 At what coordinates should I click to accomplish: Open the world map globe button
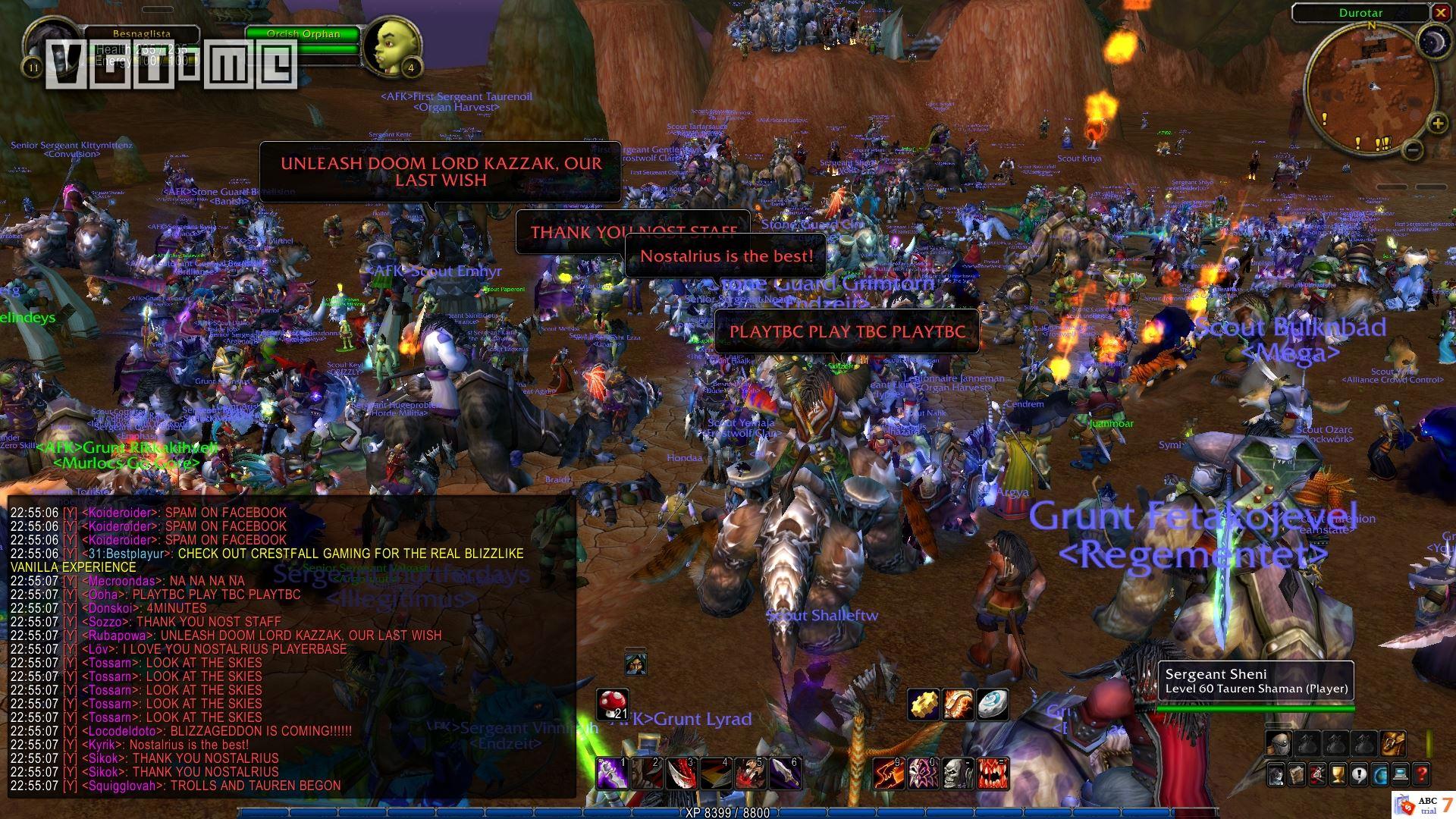pyautogui.click(x=1379, y=774)
